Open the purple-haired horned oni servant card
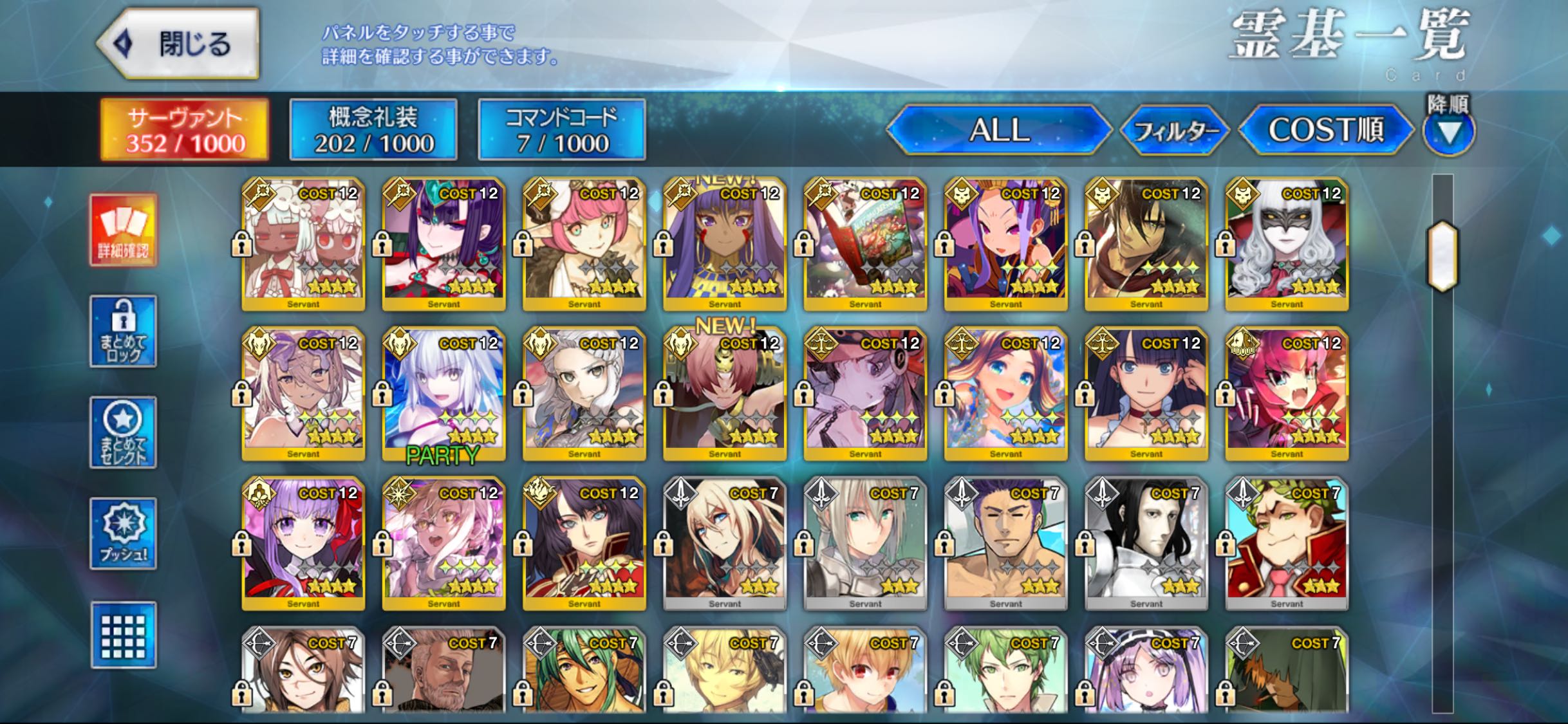Screen dimensions: 1568x724 443,244
